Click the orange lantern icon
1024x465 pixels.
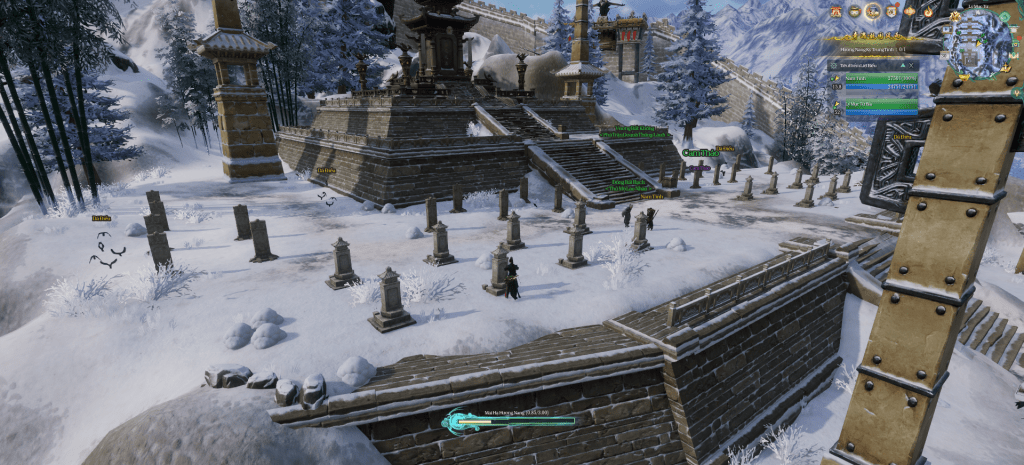click(x=909, y=11)
